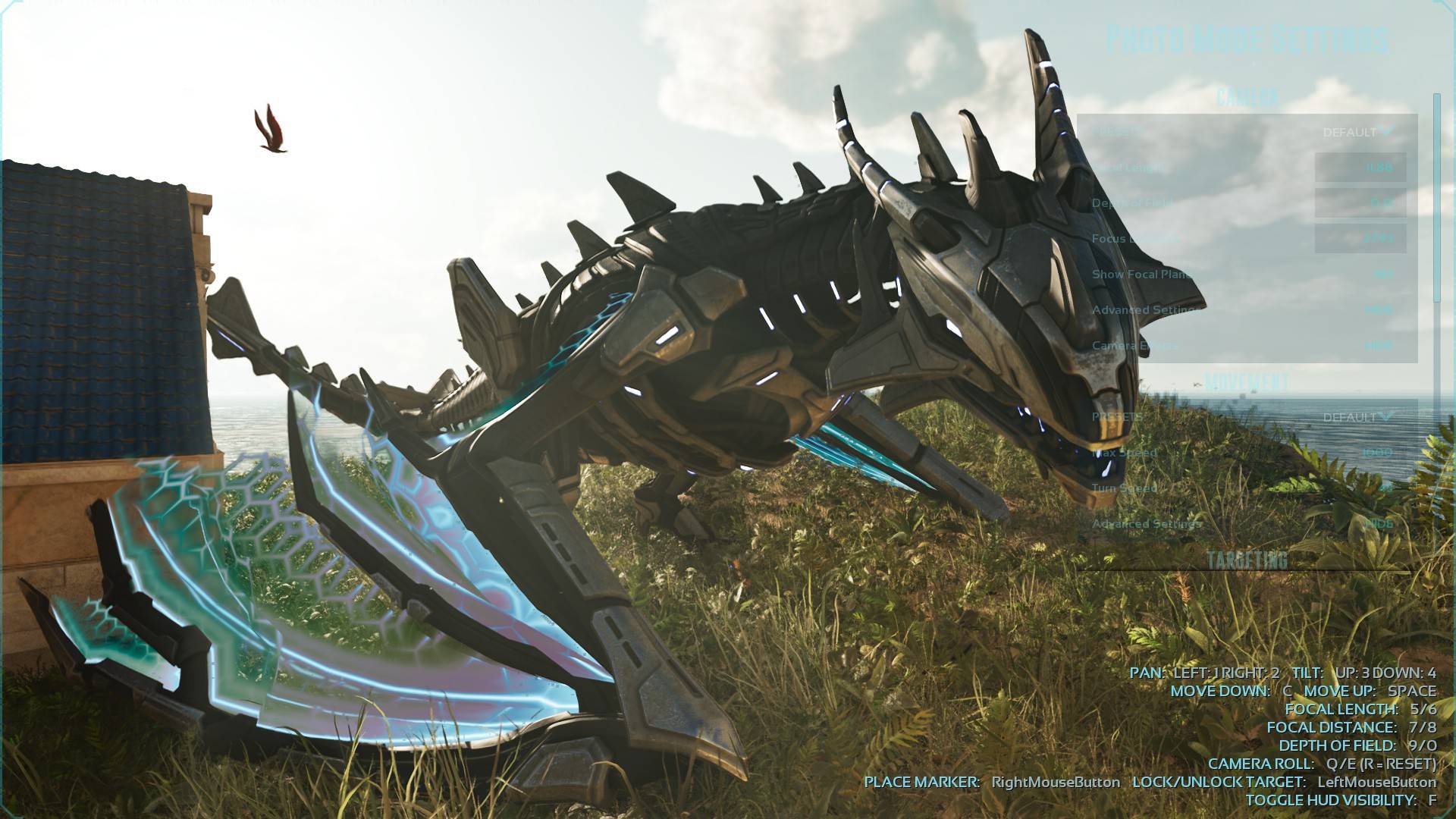The height and width of the screenshot is (819, 1456).
Task: Expand Movement Advanced Settings
Action: point(1377,524)
